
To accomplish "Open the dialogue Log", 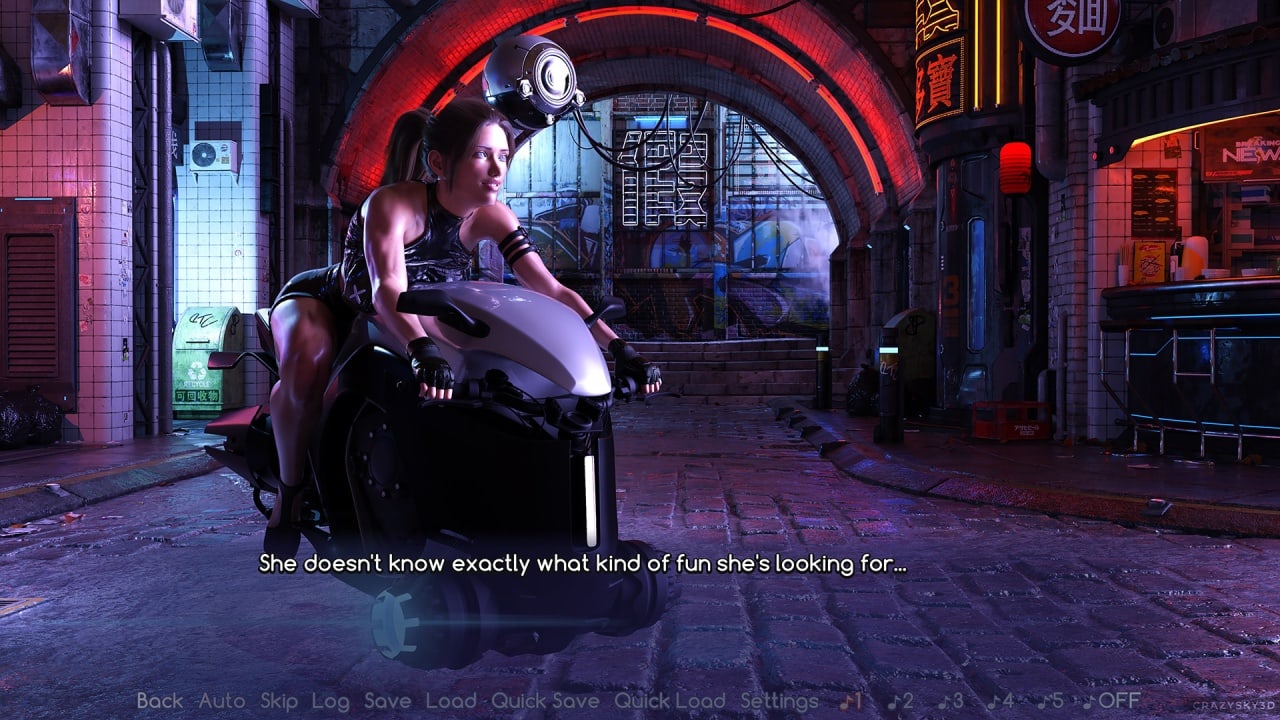I will click(330, 701).
